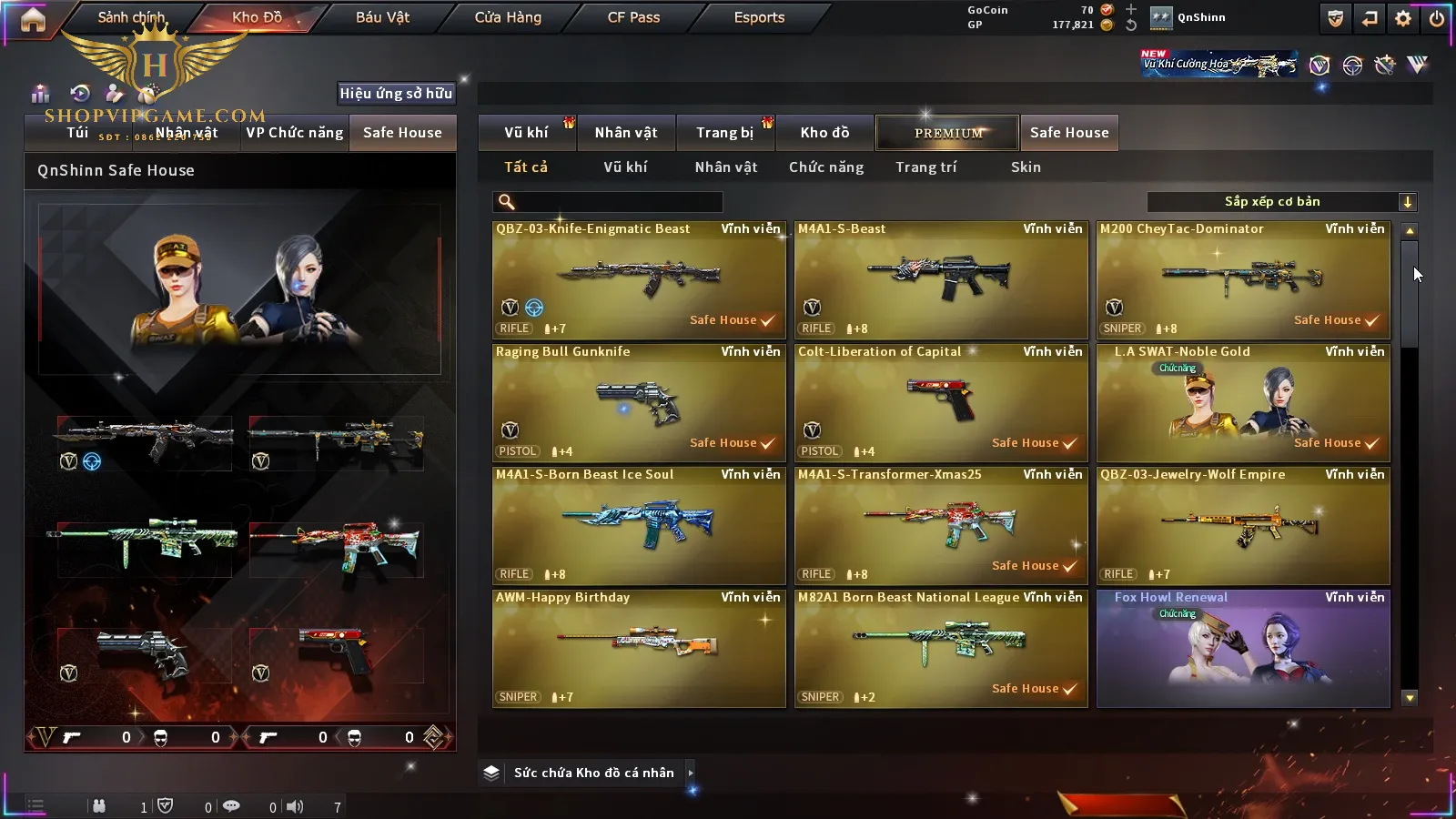Select the M4A1-S-Beast rifle card
1456x819 pixels.
[x=941, y=278]
